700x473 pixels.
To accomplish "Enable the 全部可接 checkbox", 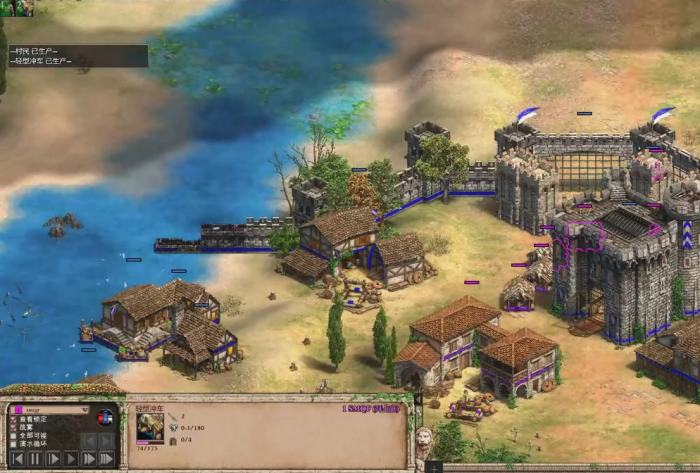I will click(x=13, y=437).
